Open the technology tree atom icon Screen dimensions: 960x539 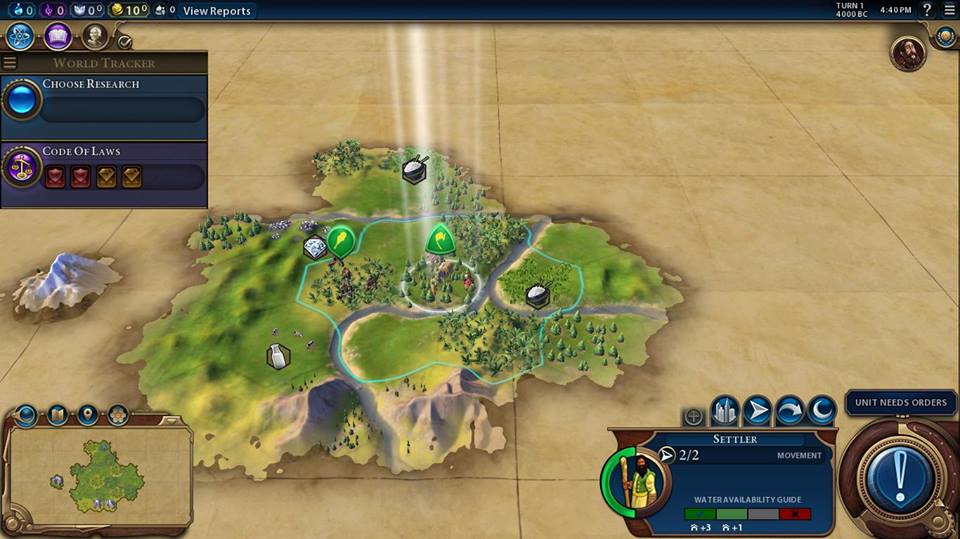tap(20, 37)
